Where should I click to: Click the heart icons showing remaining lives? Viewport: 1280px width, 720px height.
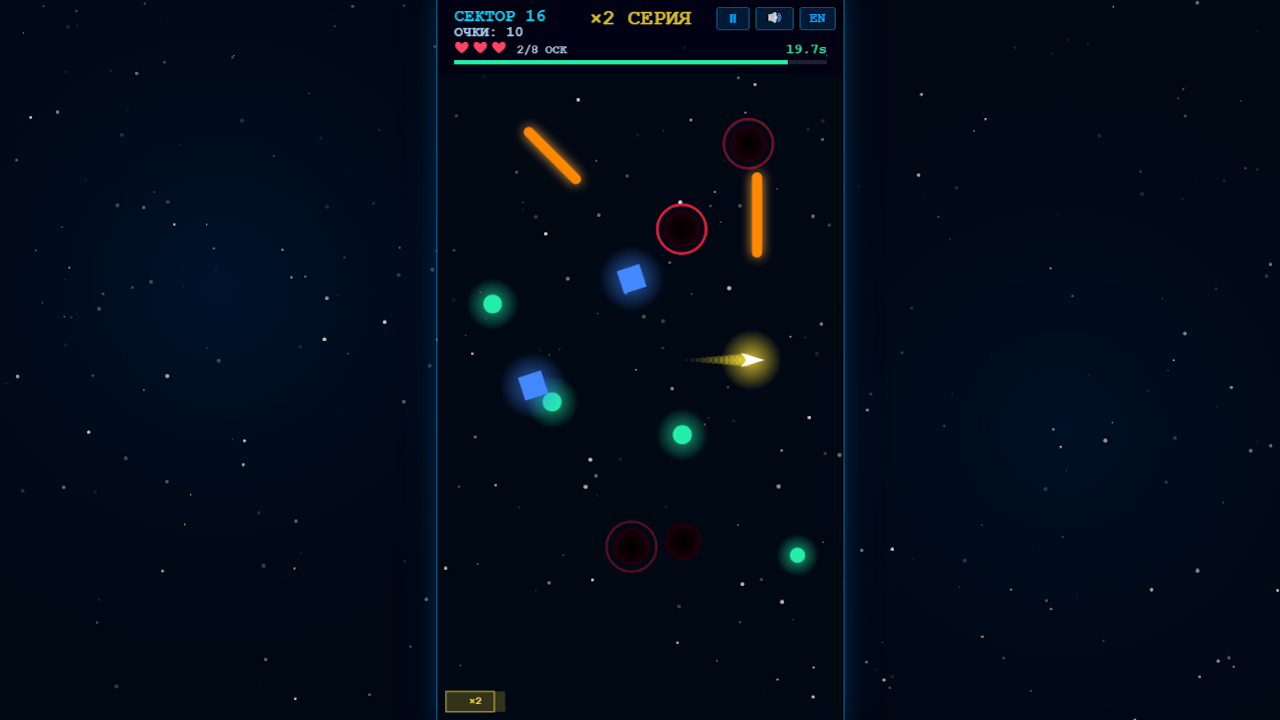point(479,47)
